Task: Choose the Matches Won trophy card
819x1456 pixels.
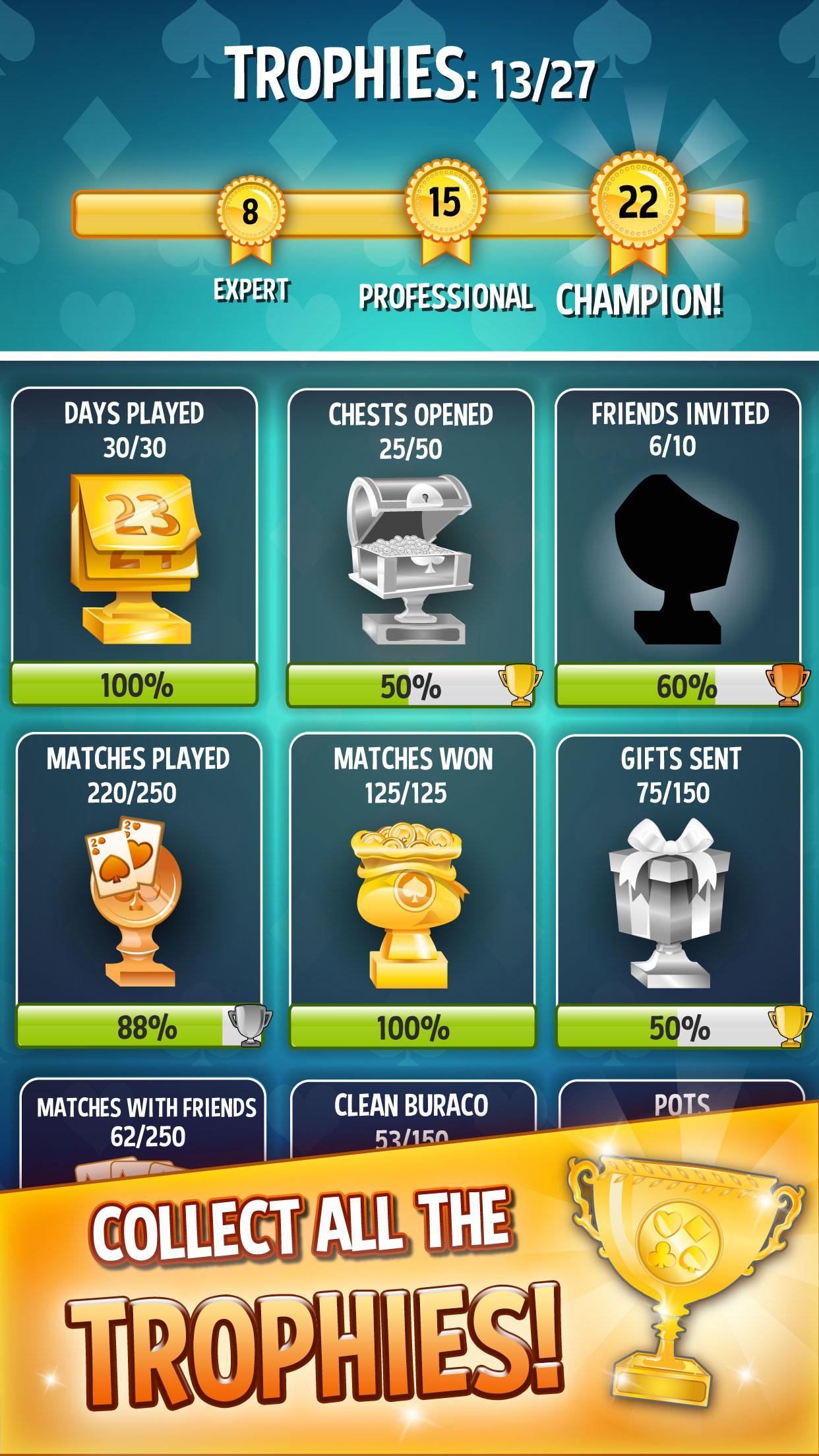Action: (x=412, y=890)
